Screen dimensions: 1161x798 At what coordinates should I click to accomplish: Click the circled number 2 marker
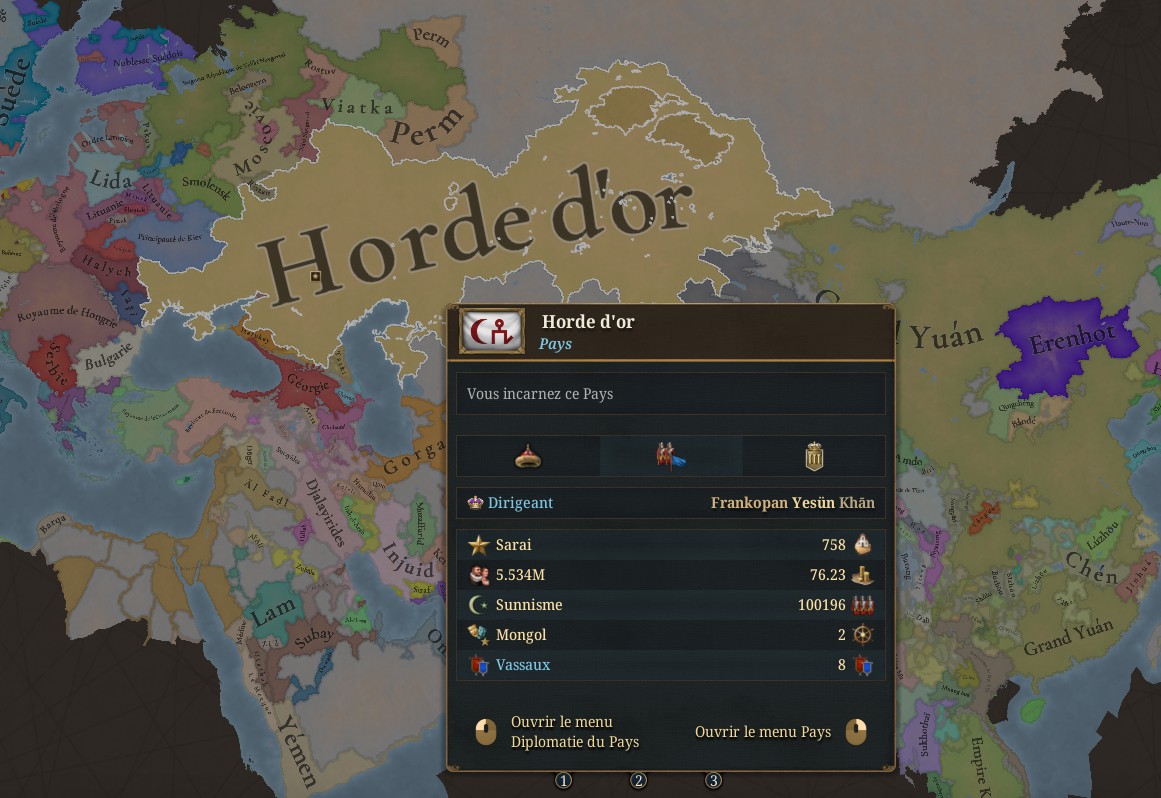639,780
